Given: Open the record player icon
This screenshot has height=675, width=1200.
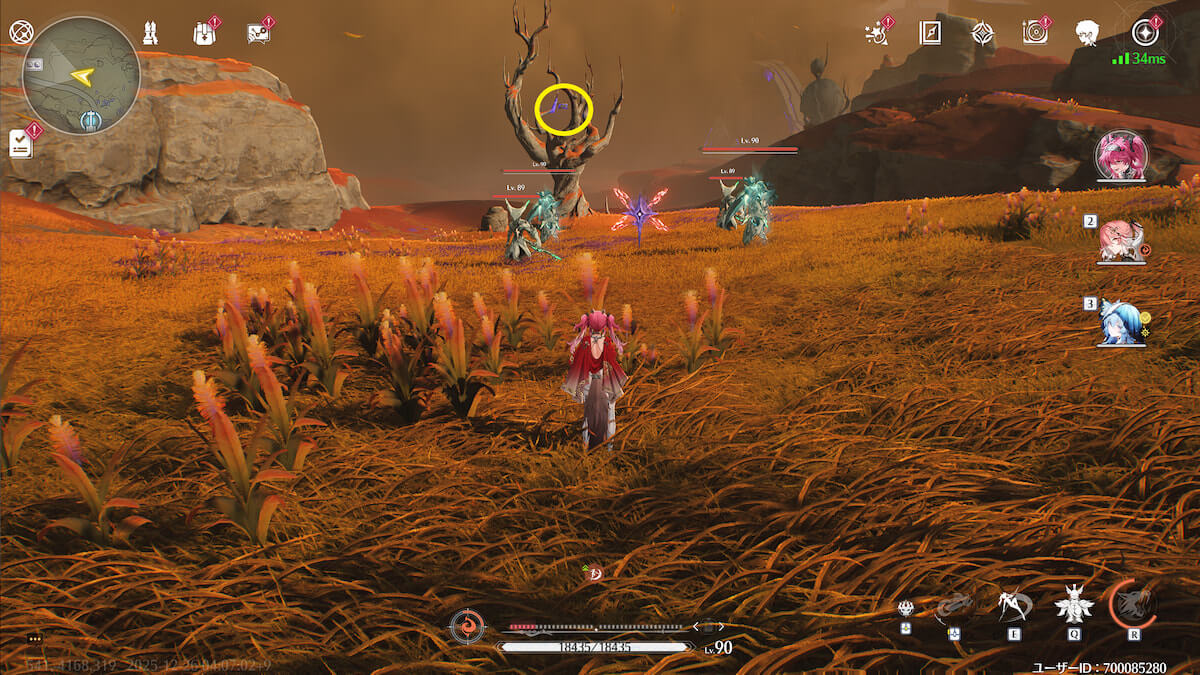Looking at the screenshot, I should click(x=1035, y=33).
